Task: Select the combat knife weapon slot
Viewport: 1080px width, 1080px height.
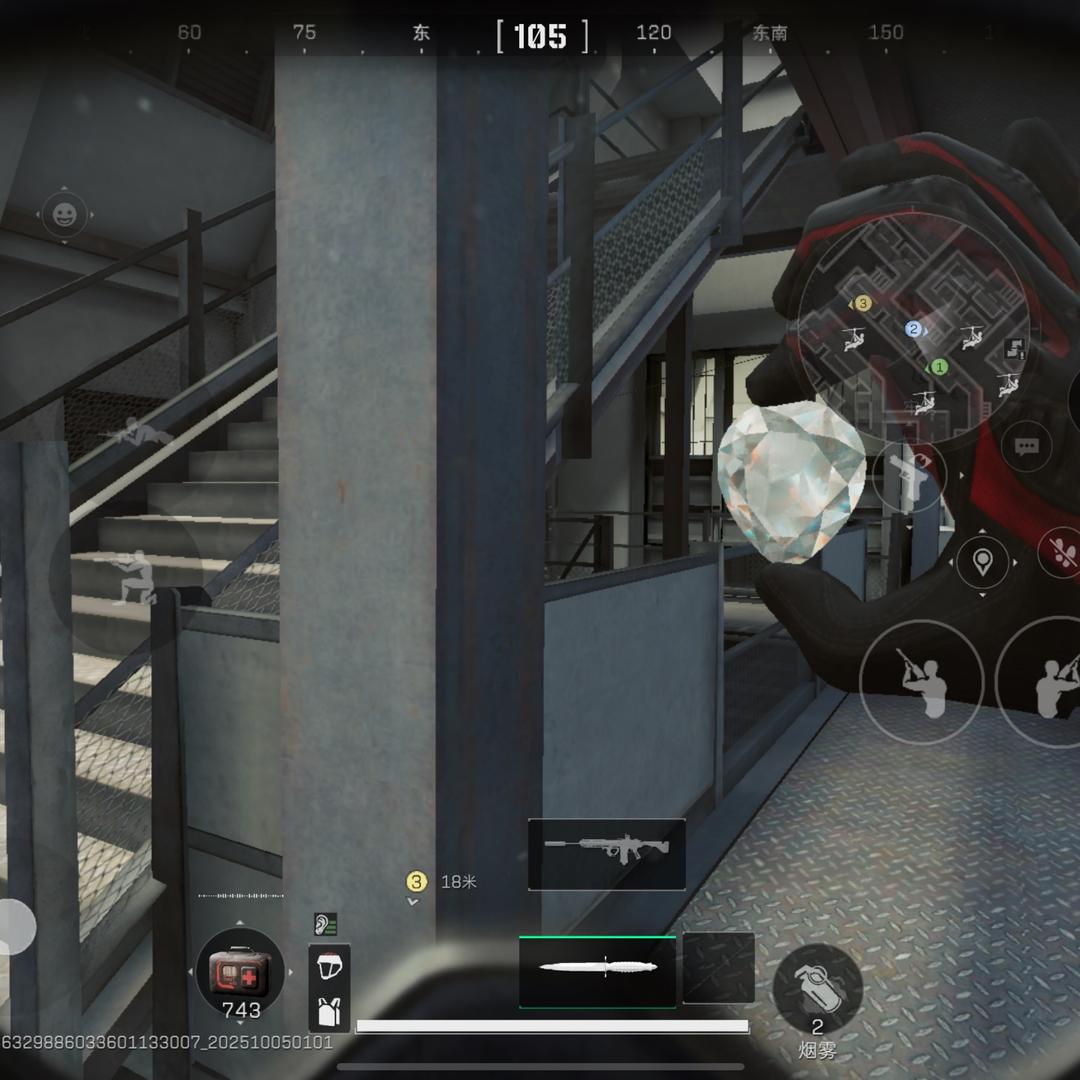Action: pyautogui.click(x=597, y=970)
